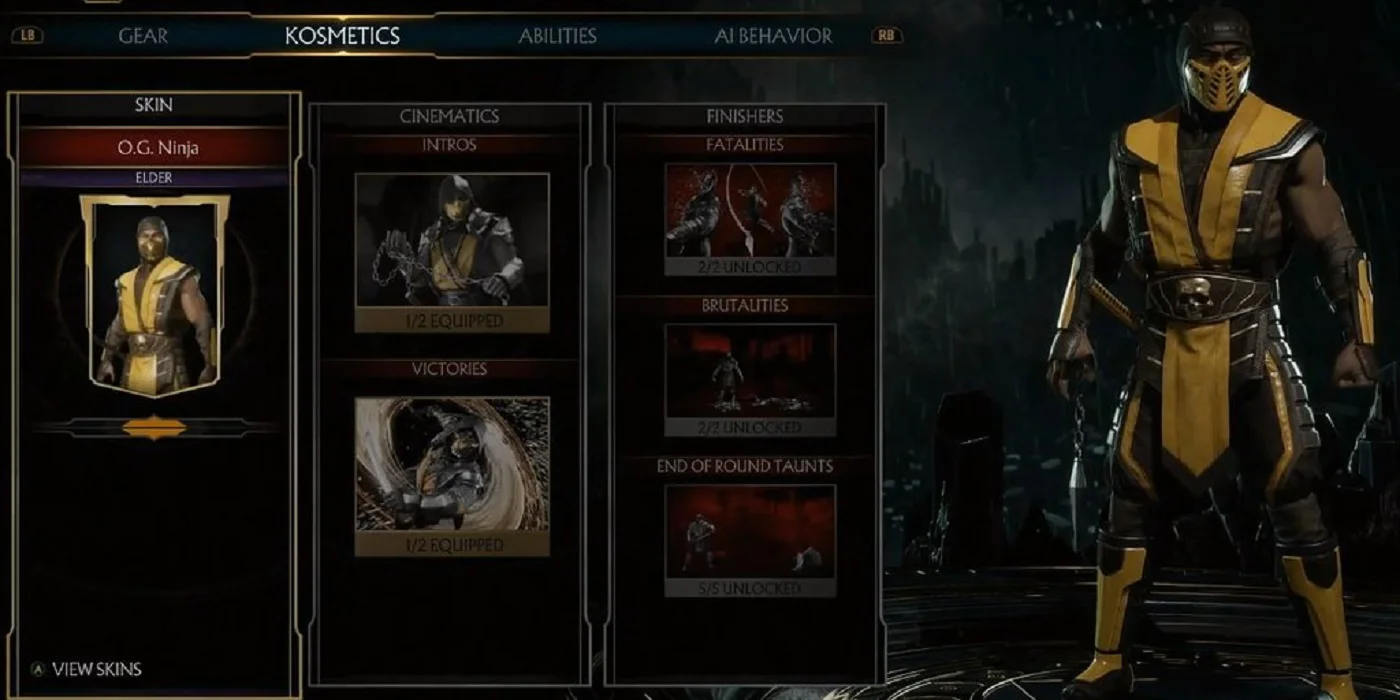Select the Brutalities thumbnail
Image resolution: width=1400 pixels, height=700 pixels.
(750, 371)
